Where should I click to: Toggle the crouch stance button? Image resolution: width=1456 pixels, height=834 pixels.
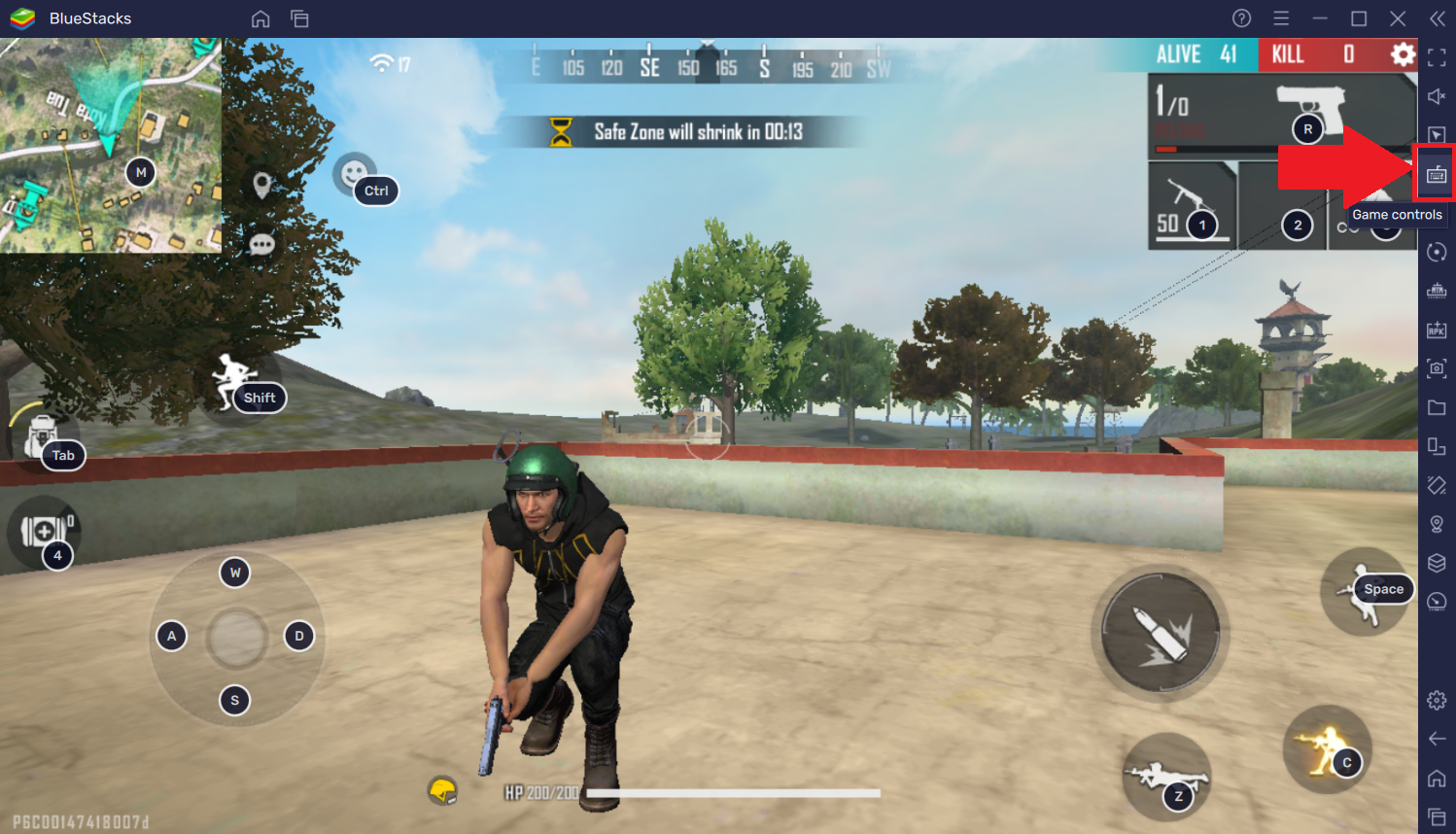coord(1326,750)
